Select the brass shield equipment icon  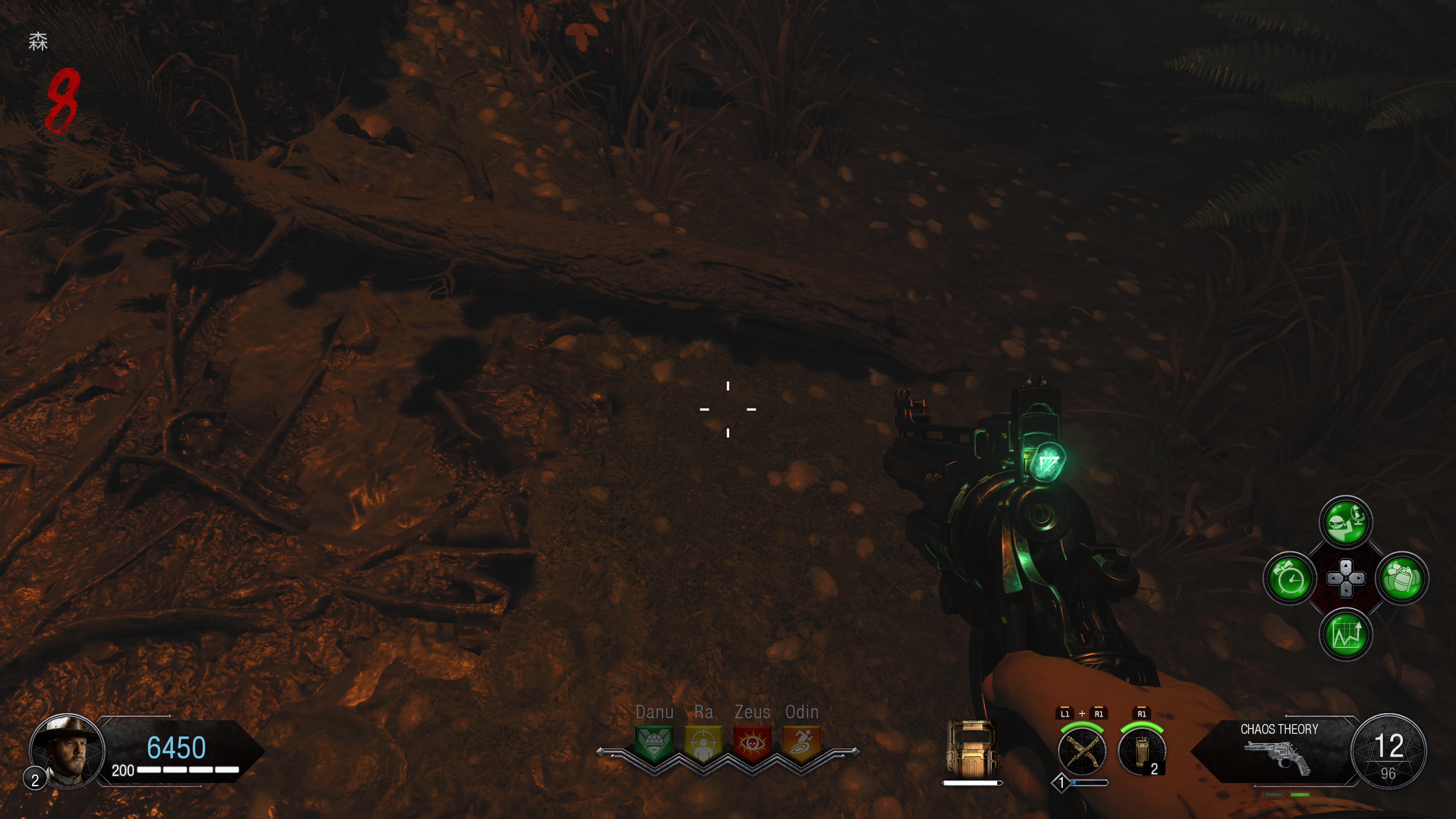(x=971, y=749)
